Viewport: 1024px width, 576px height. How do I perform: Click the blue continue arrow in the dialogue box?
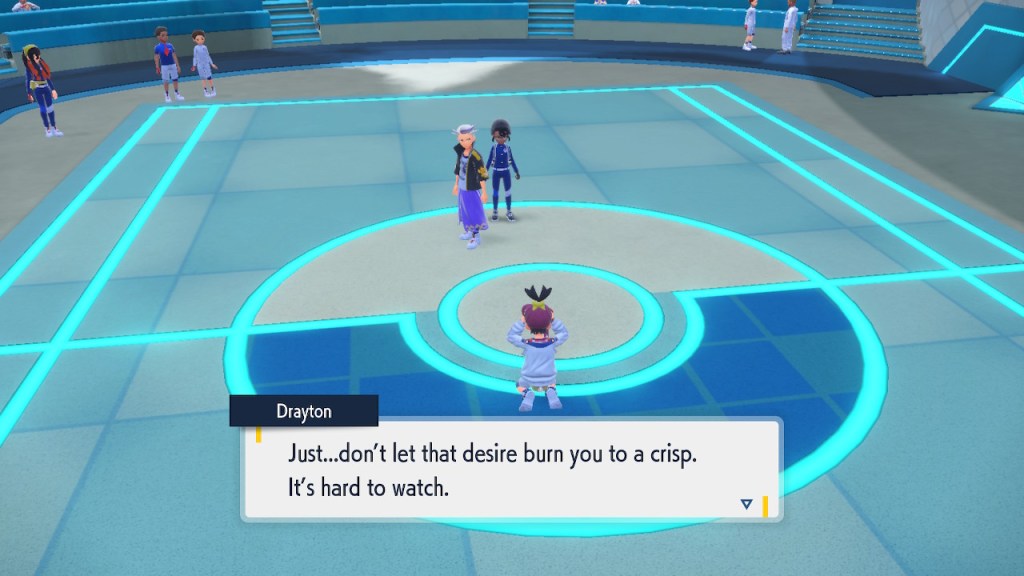[x=746, y=504]
